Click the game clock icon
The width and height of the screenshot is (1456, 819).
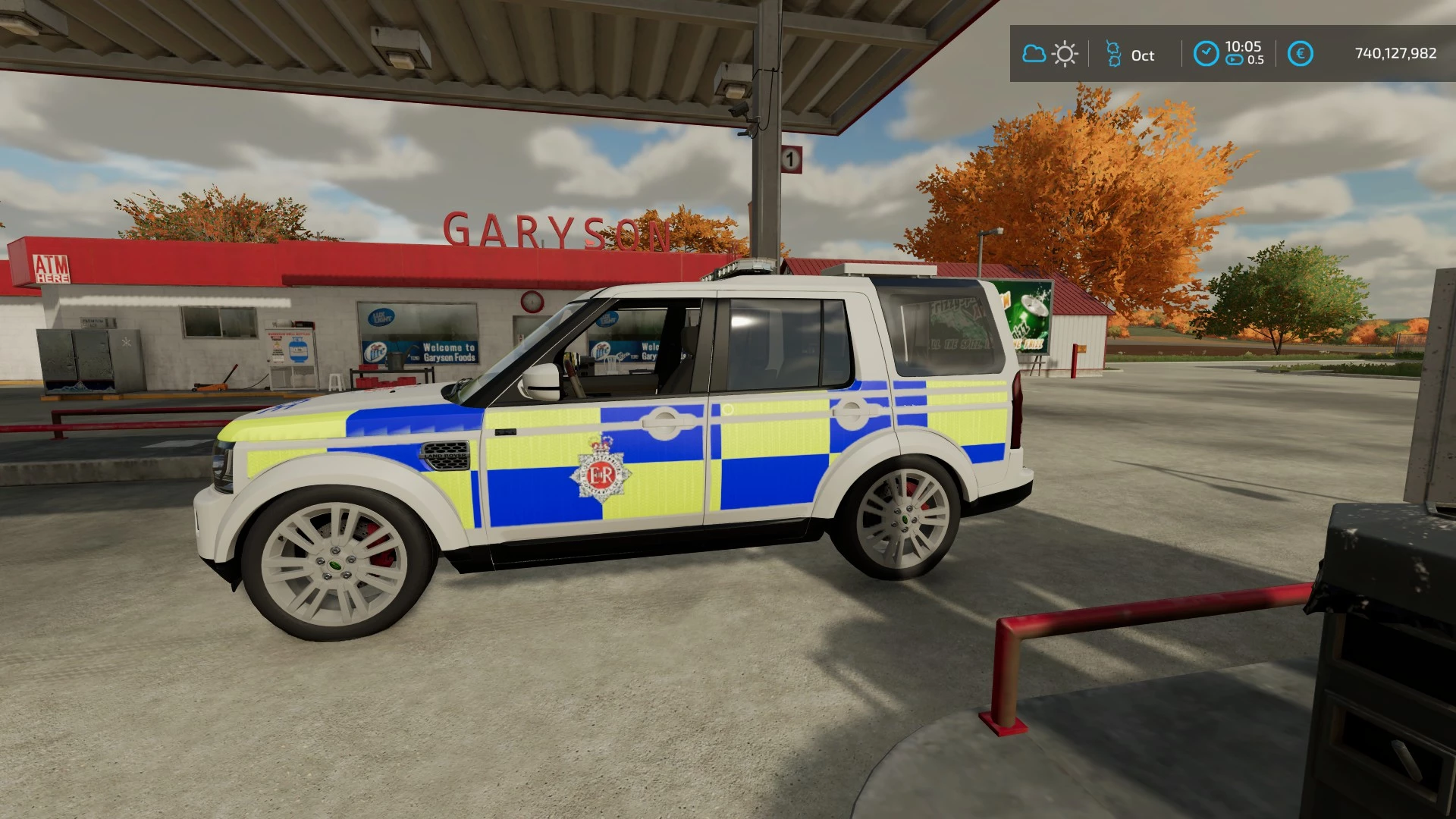click(x=1206, y=54)
